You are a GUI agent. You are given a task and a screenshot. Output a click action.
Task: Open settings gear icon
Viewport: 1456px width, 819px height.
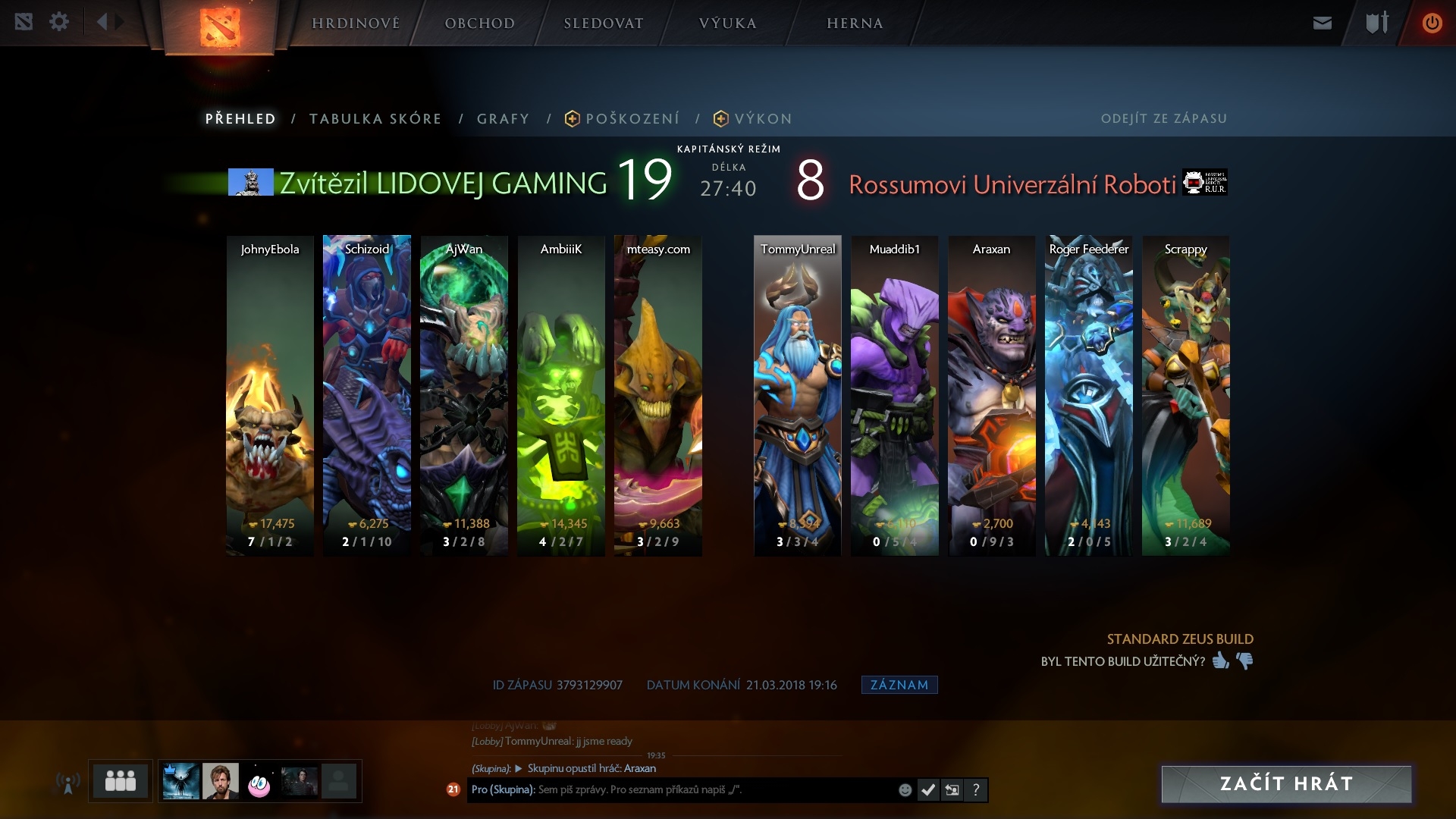[x=59, y=22]
